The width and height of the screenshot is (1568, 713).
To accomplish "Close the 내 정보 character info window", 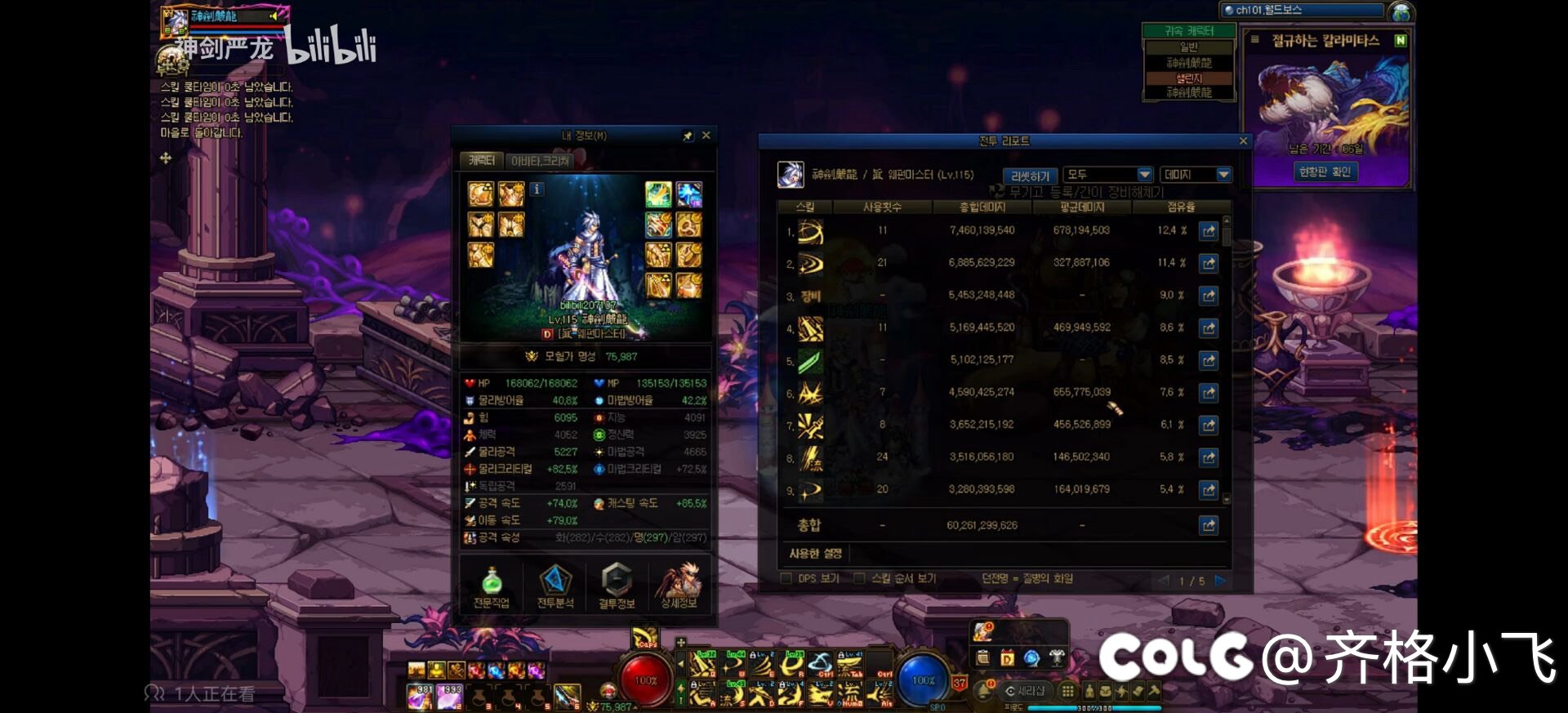I will click(706, 136).
